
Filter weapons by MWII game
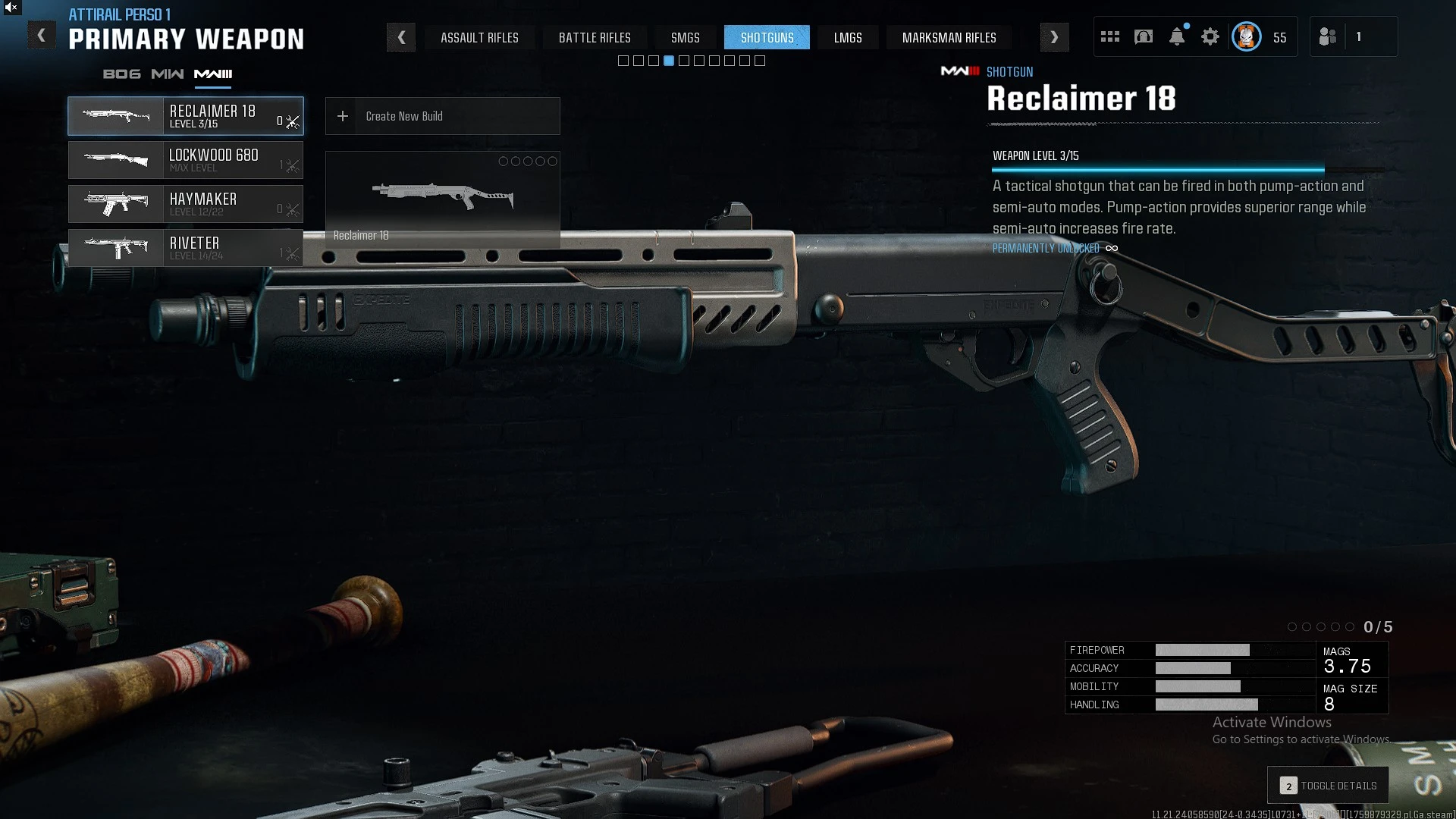click(x=168, y=74)
